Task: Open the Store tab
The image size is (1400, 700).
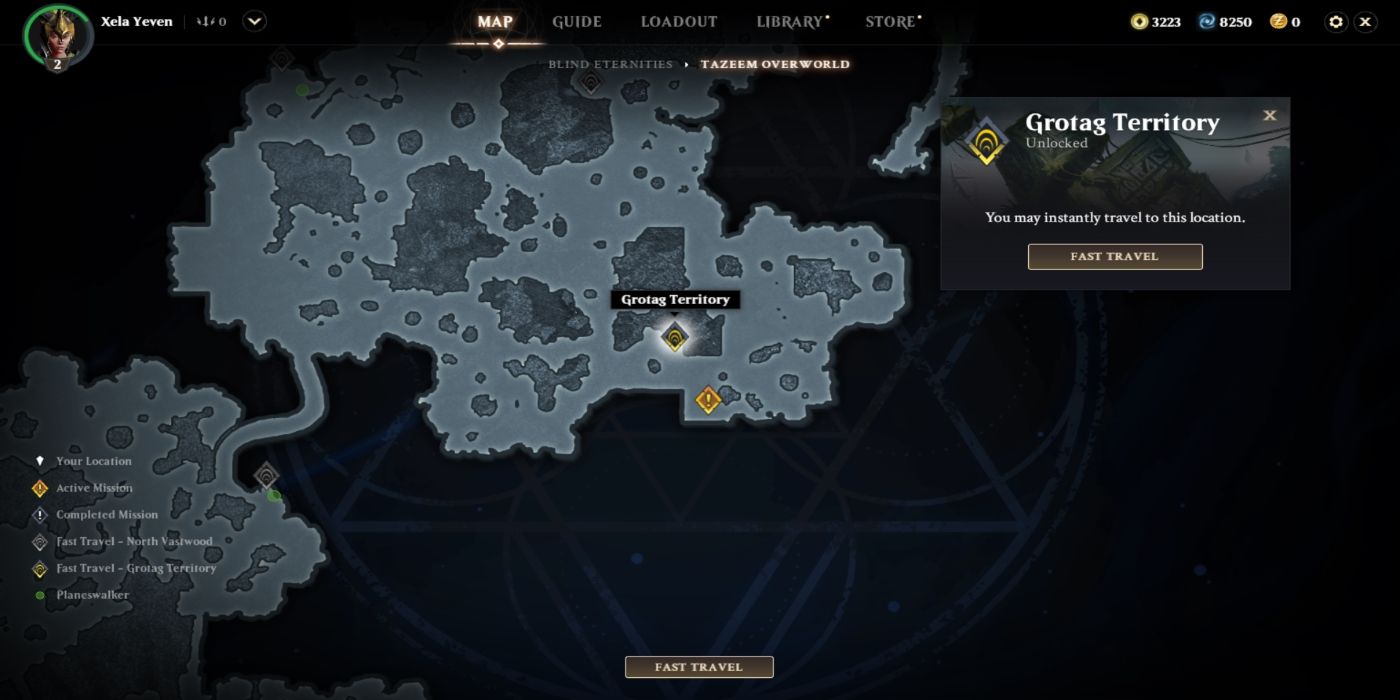Action: pos(890,22)
